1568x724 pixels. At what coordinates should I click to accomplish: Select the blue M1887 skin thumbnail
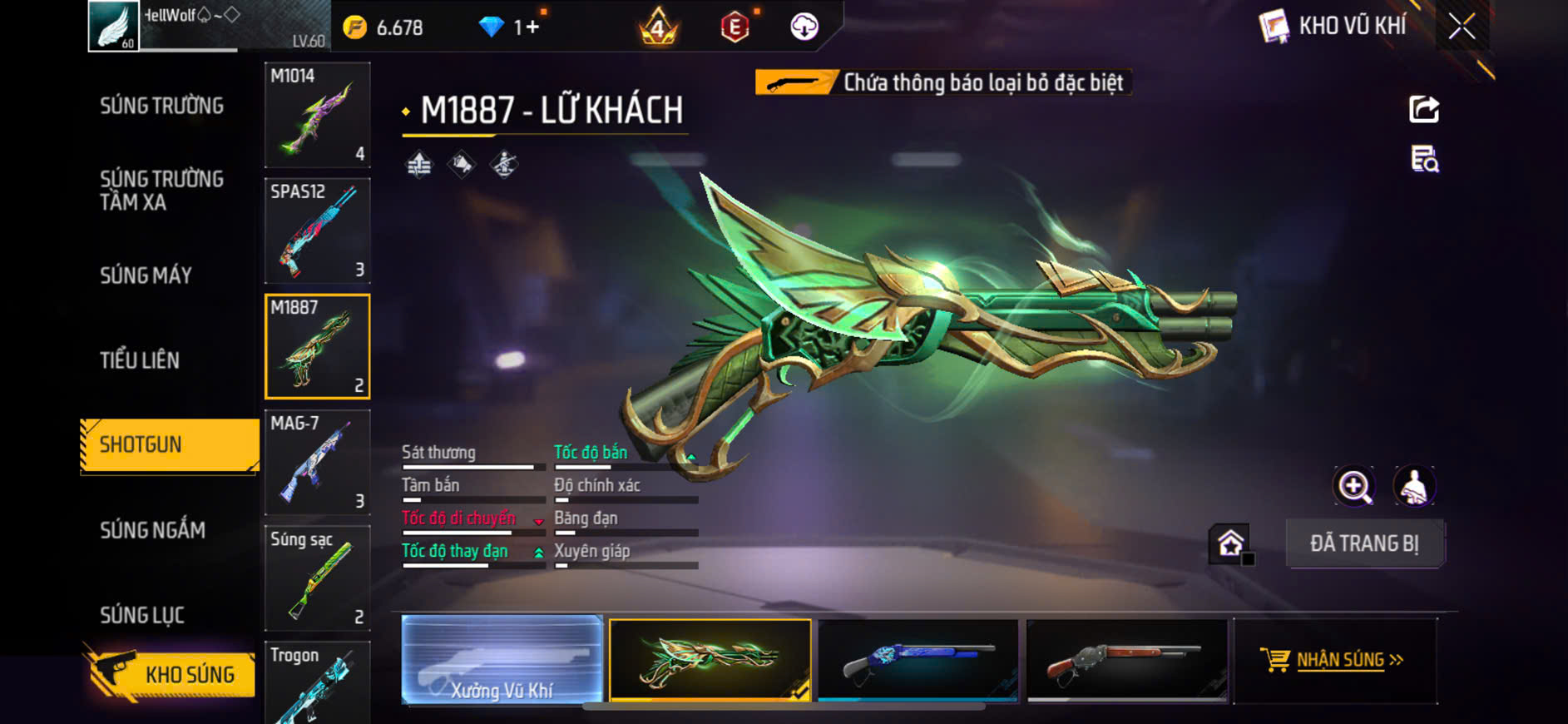(x=918, y=660)
